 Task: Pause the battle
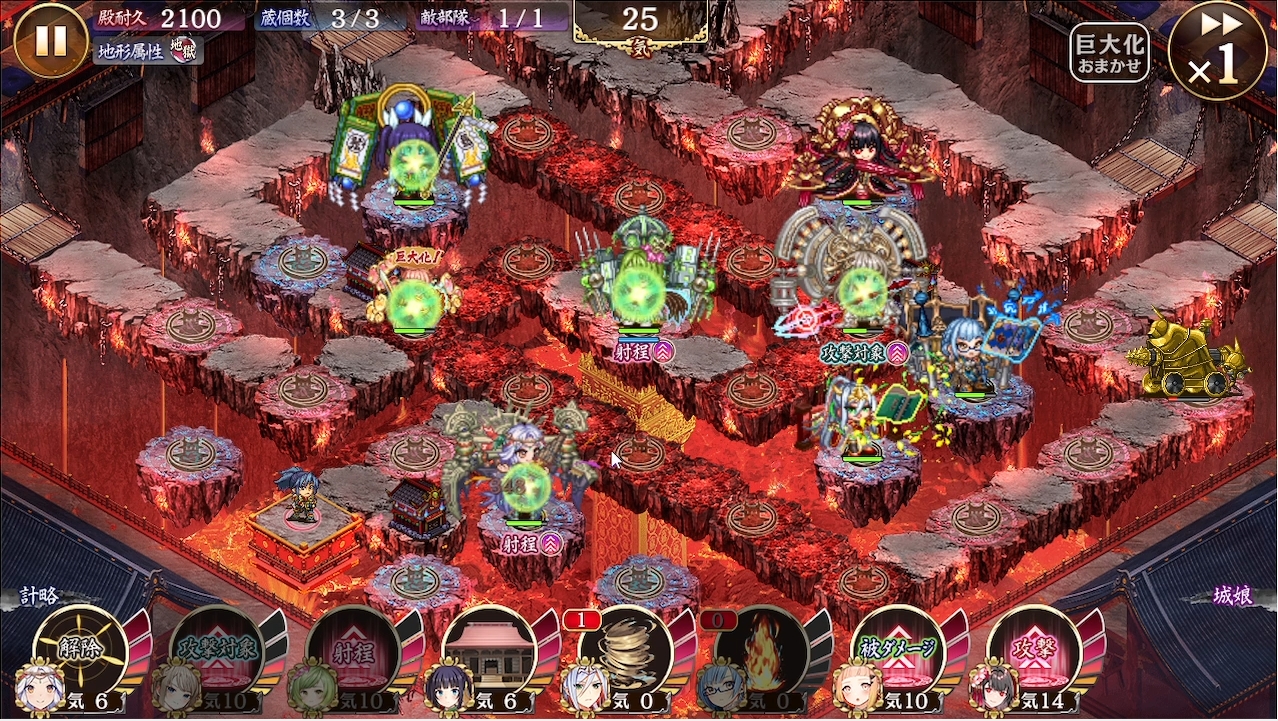tap(51, 41)
